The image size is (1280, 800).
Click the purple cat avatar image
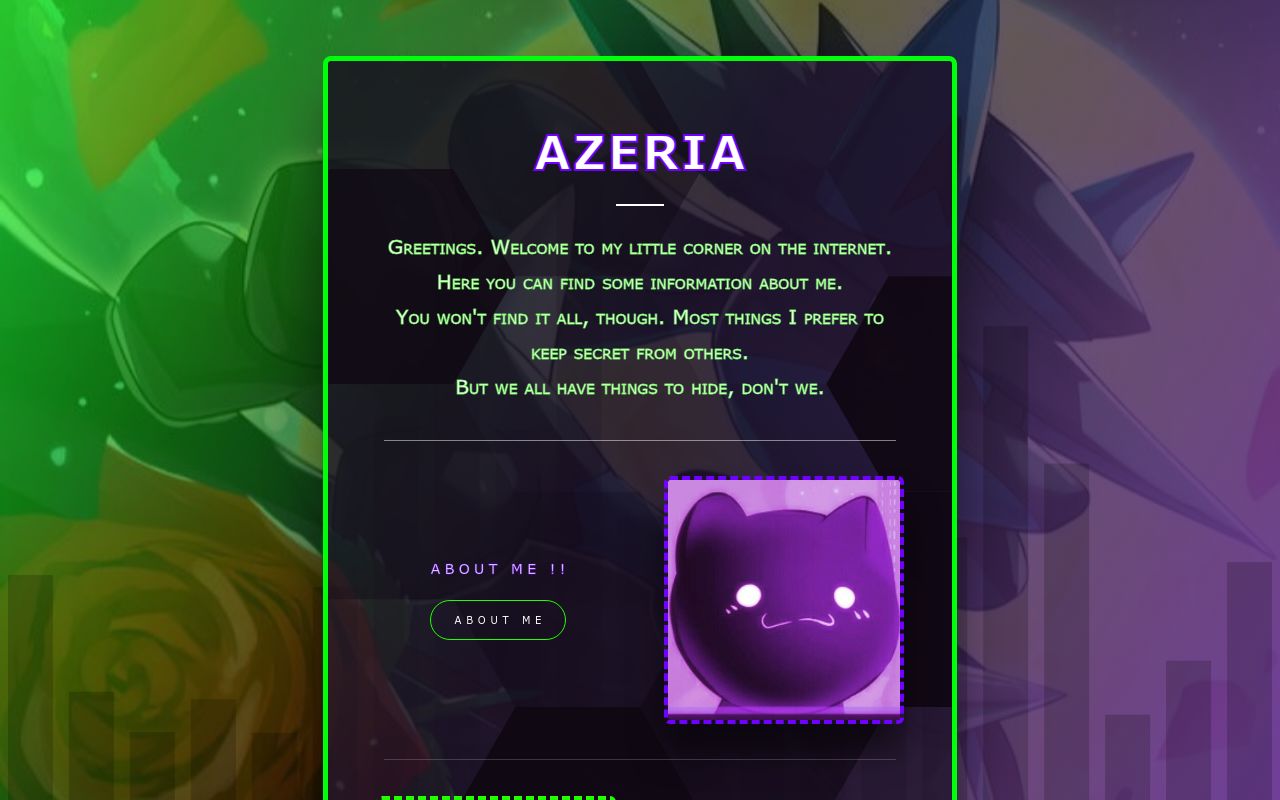[x=784, y=598]
